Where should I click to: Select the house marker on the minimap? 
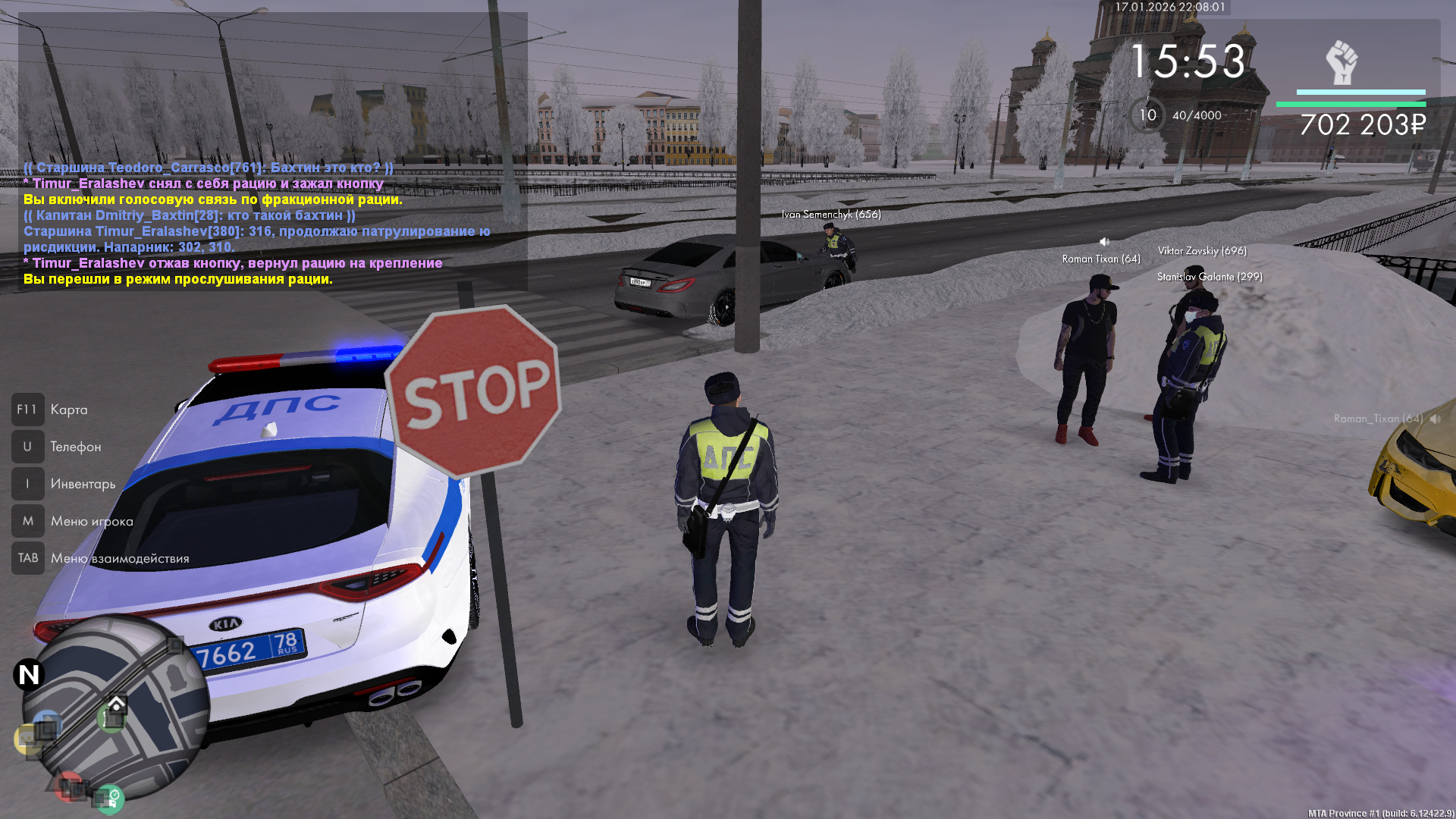click(x=115, y=704)
